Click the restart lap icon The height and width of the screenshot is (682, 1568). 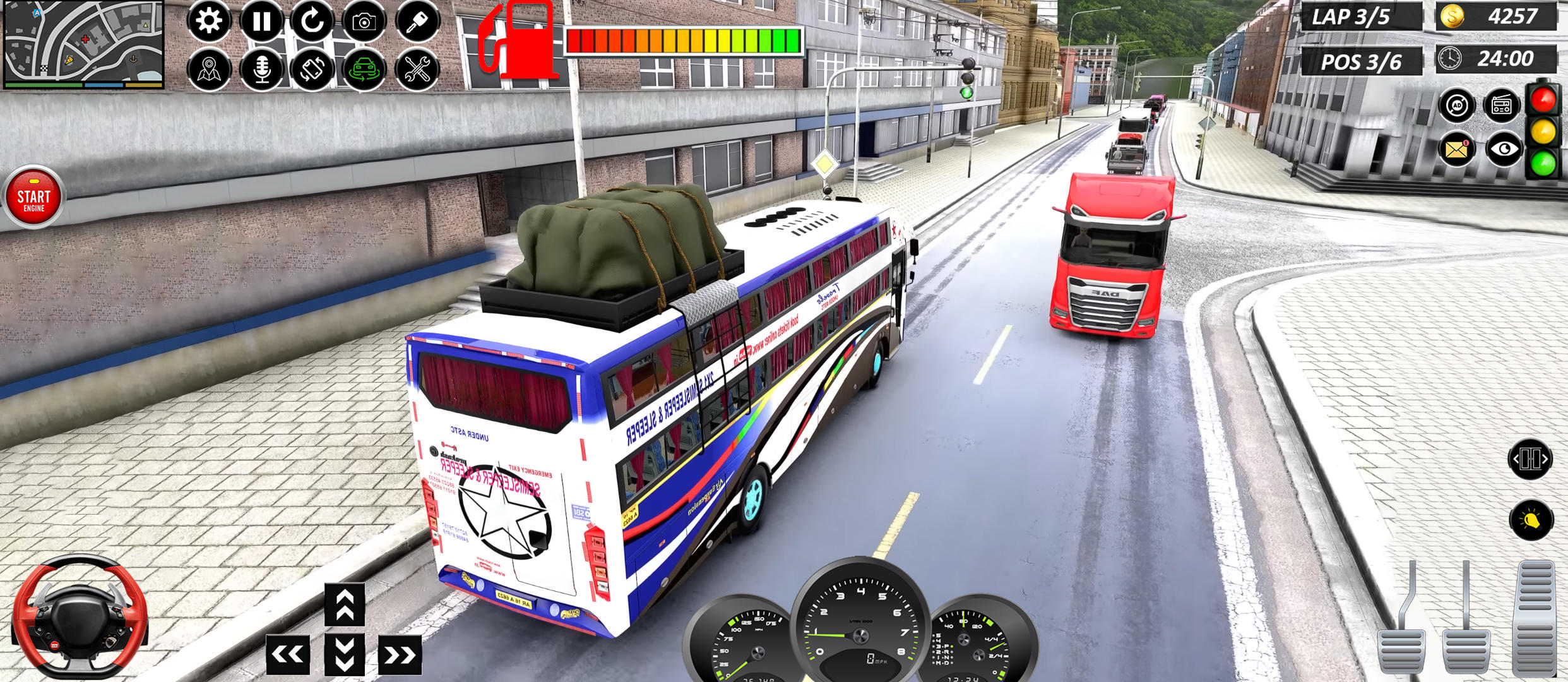coord(314,20)
